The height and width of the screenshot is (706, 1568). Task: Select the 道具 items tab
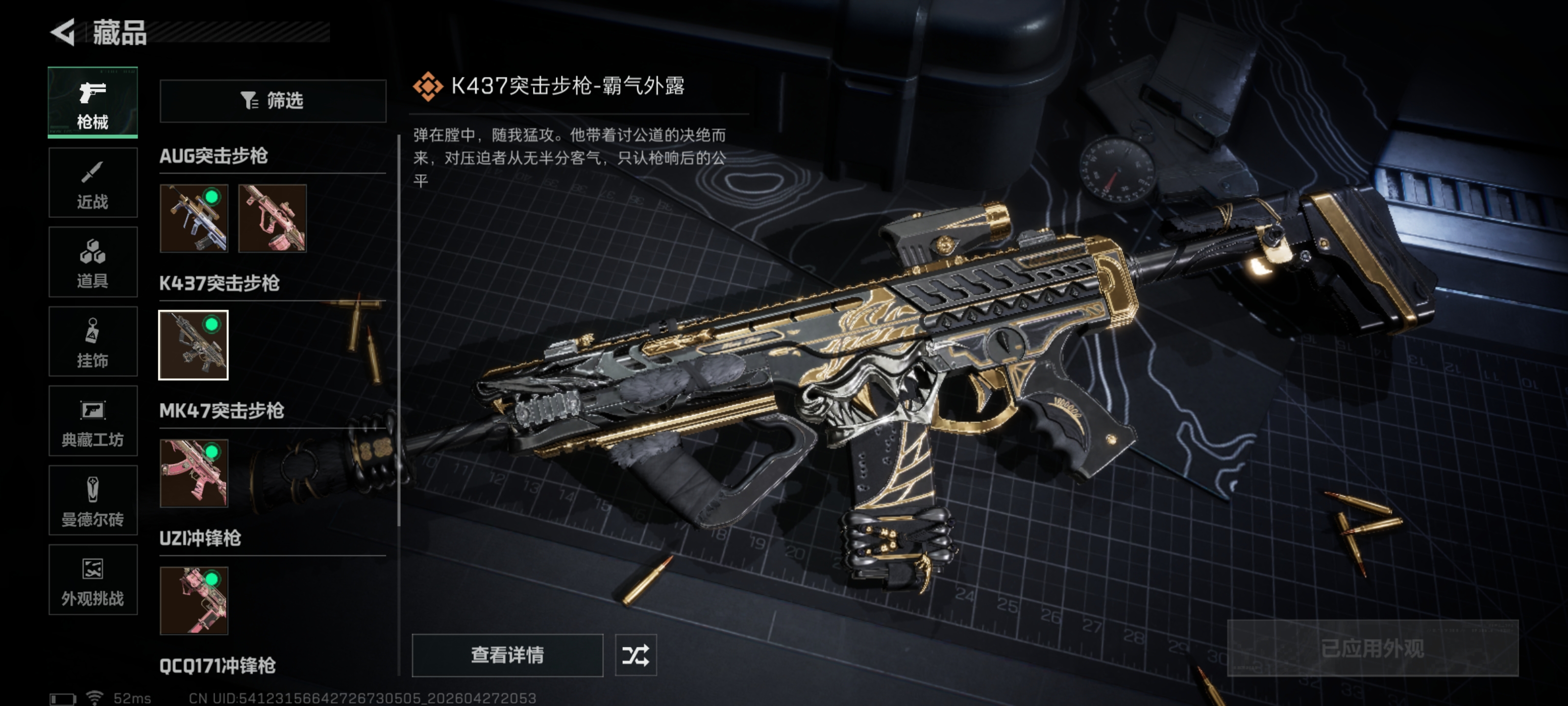click(x=93, y=262)
